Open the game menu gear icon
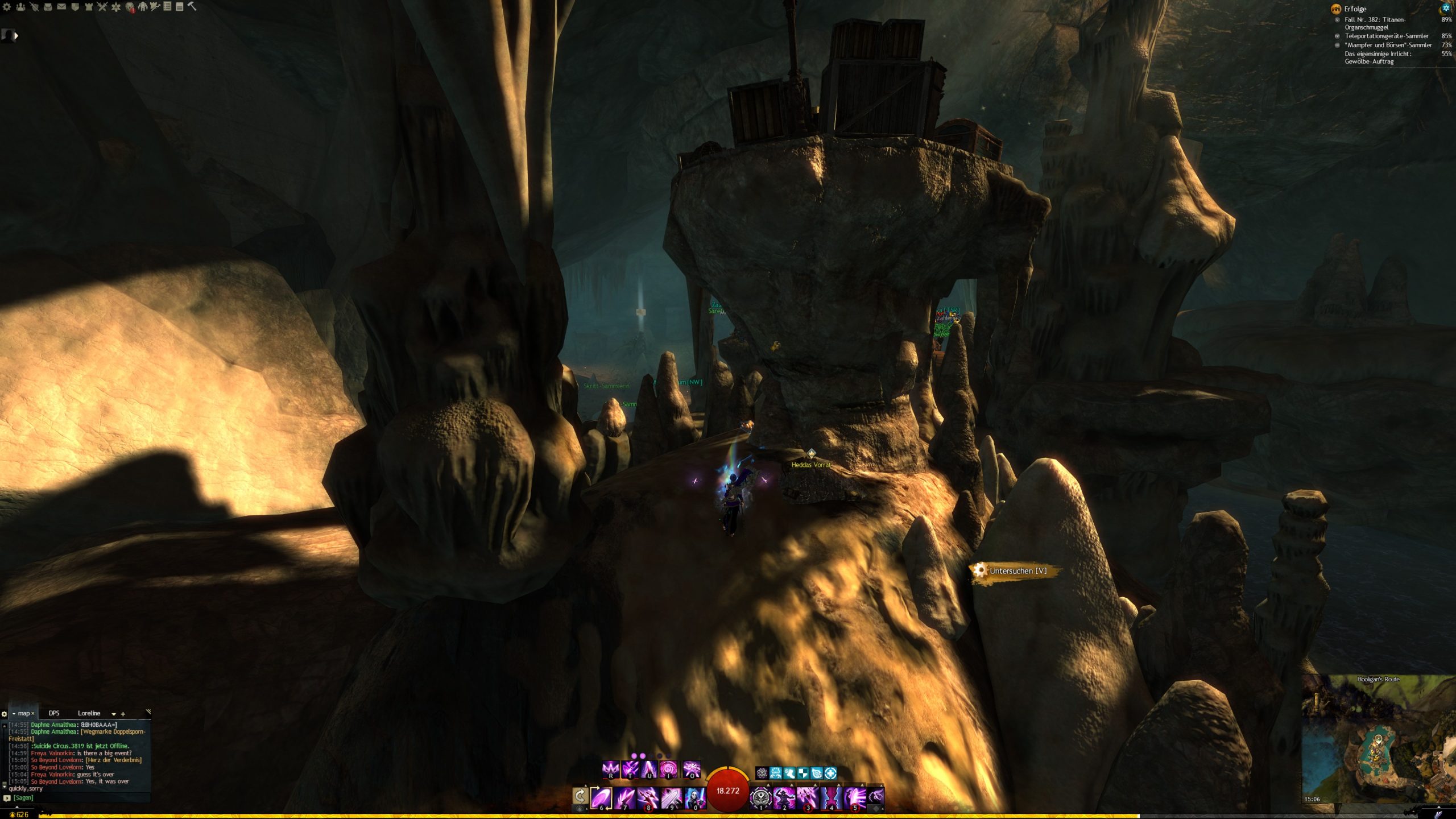Image resolution: width=1456 pixels, height=819 pixels. click(x=7, y=7)
